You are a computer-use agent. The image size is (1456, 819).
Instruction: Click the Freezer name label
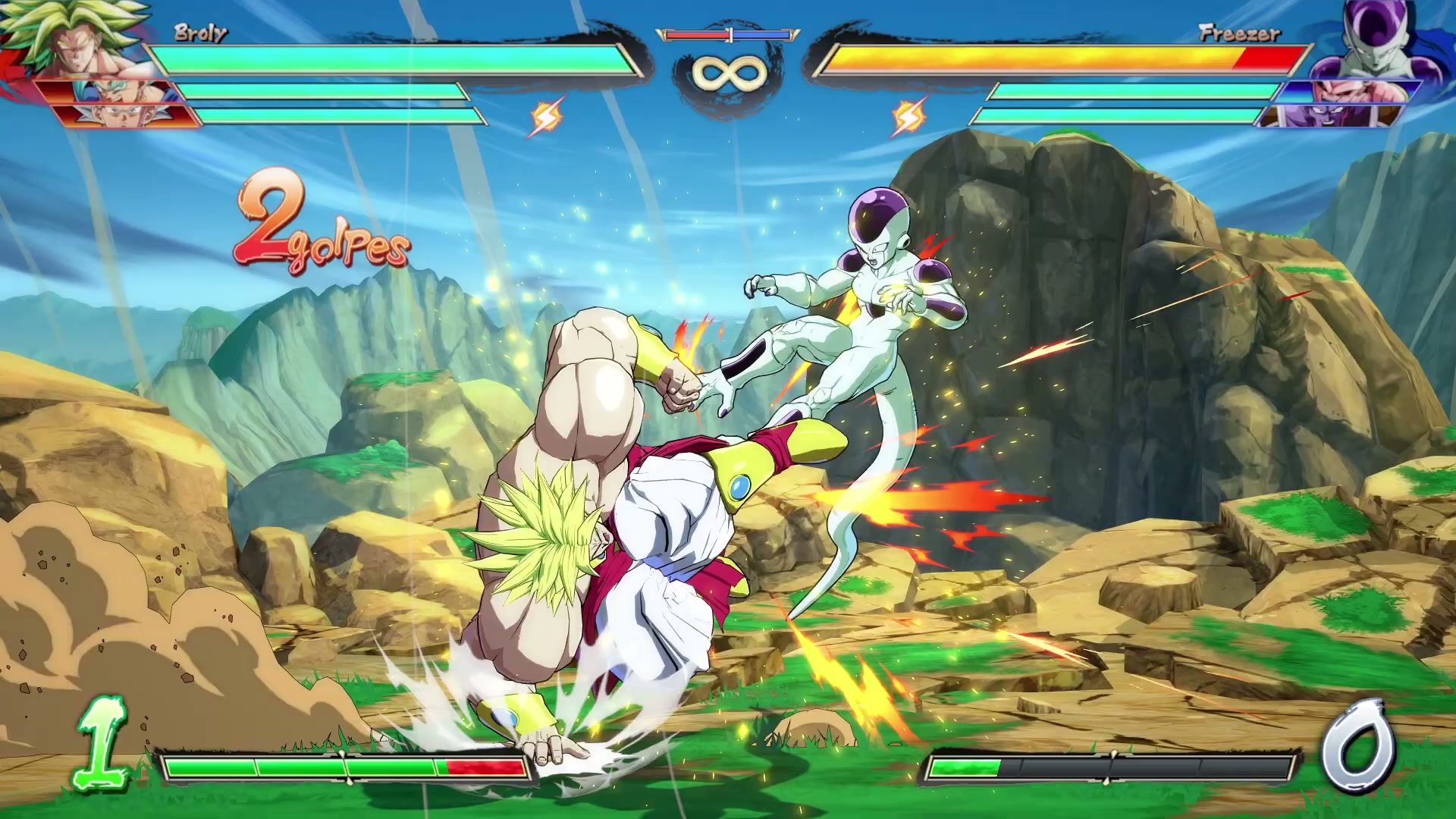coord(1241,32)
